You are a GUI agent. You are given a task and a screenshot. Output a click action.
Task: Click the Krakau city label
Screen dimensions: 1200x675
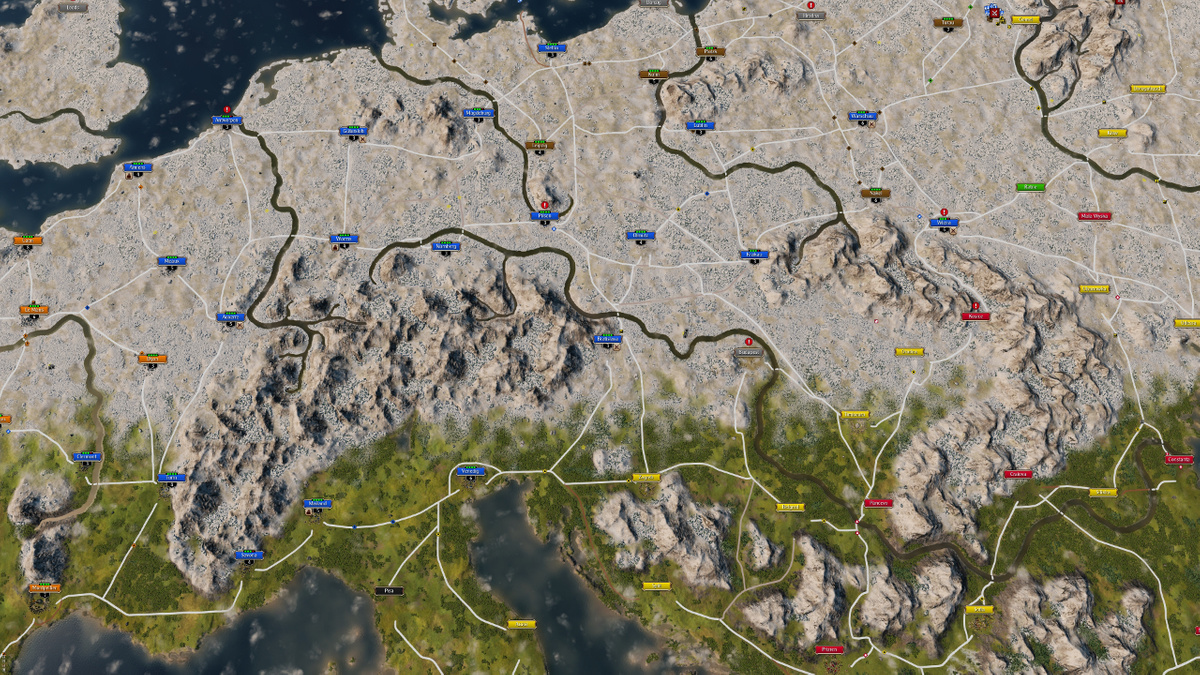754,254
